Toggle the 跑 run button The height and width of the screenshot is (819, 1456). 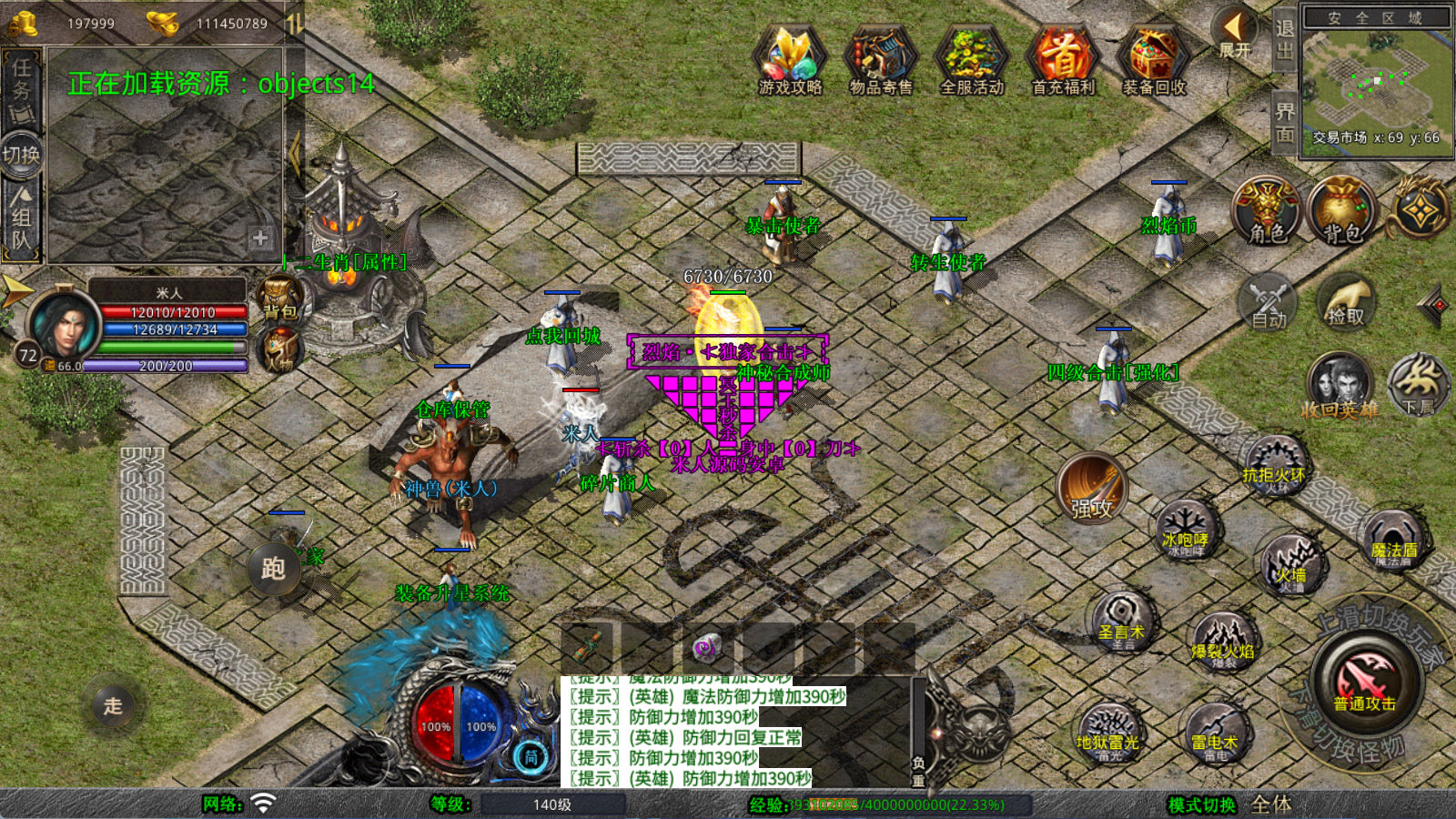coord(274,569)
